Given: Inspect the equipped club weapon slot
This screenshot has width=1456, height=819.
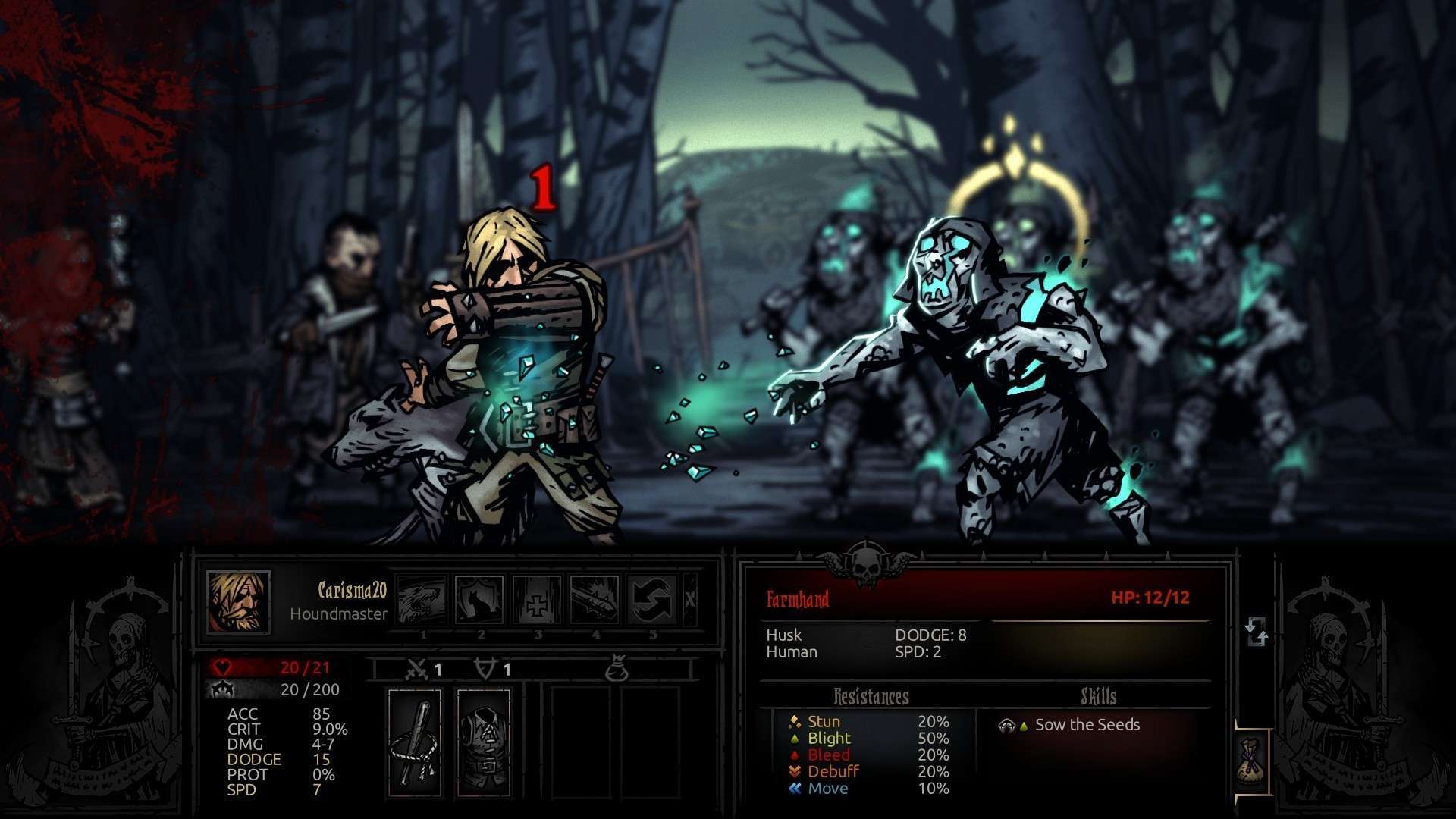Looking at the screenshot, I should (415, 742).
